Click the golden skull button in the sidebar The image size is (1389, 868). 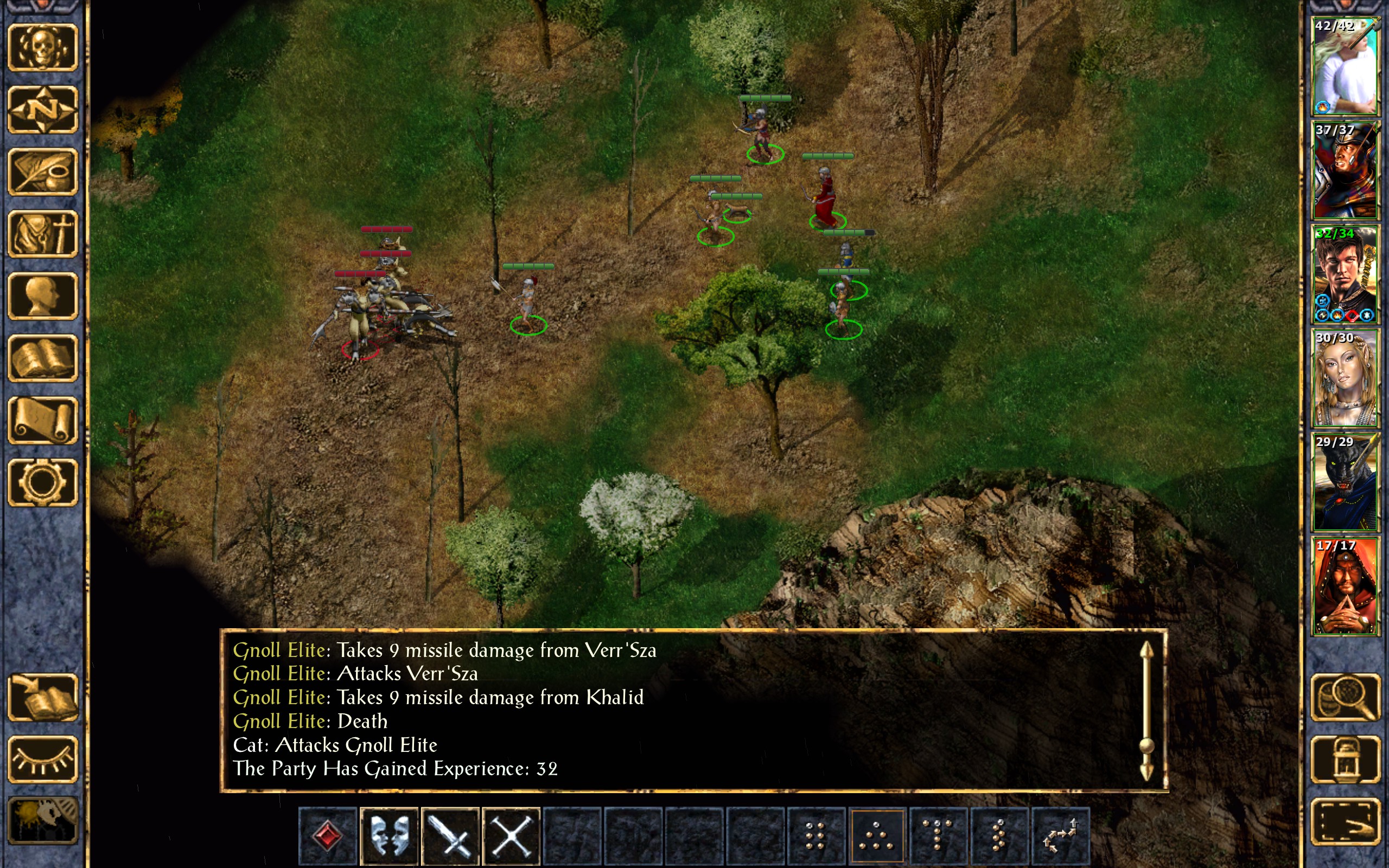42,47
